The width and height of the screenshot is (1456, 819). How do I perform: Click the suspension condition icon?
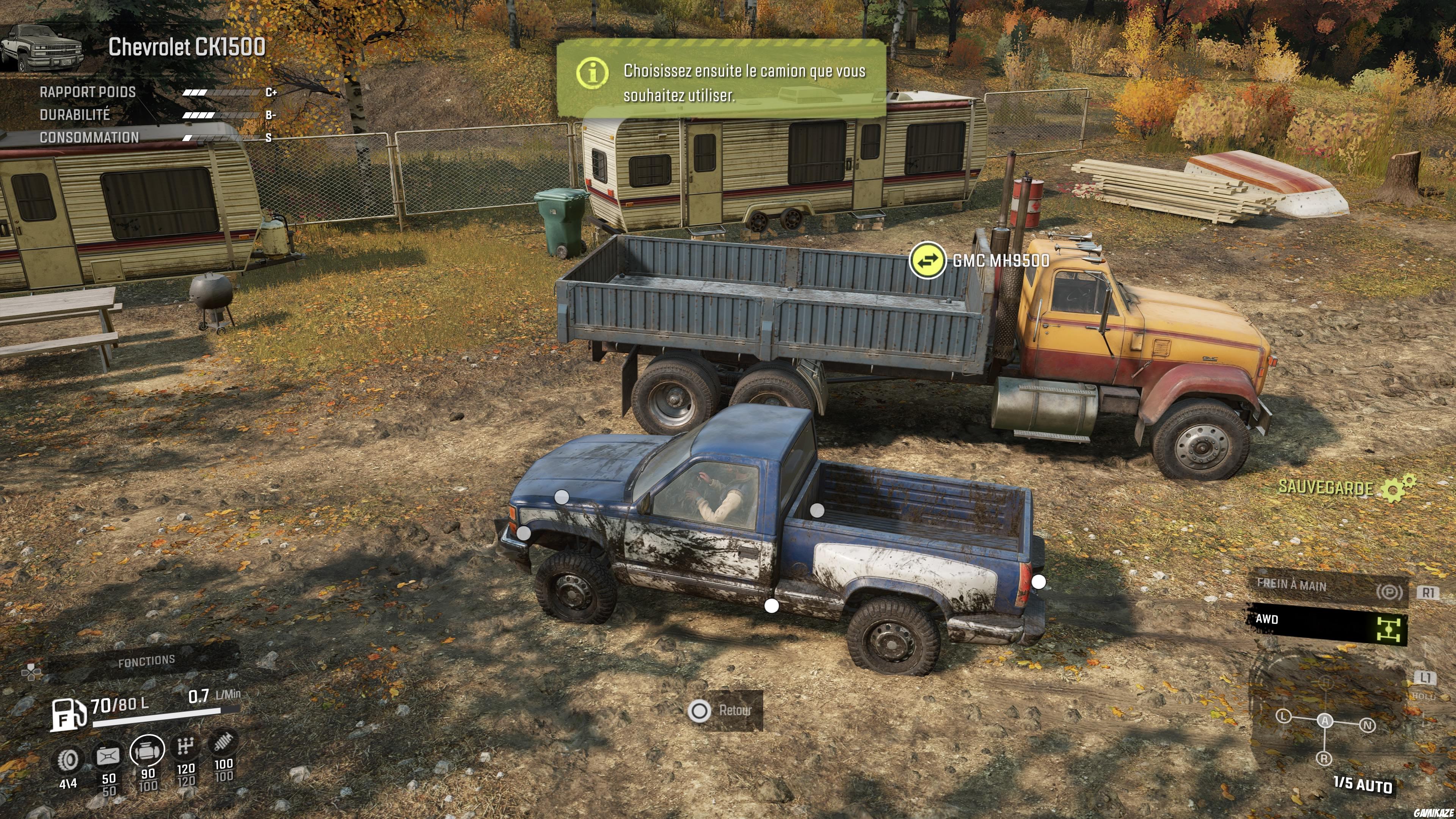pos(223,743)
